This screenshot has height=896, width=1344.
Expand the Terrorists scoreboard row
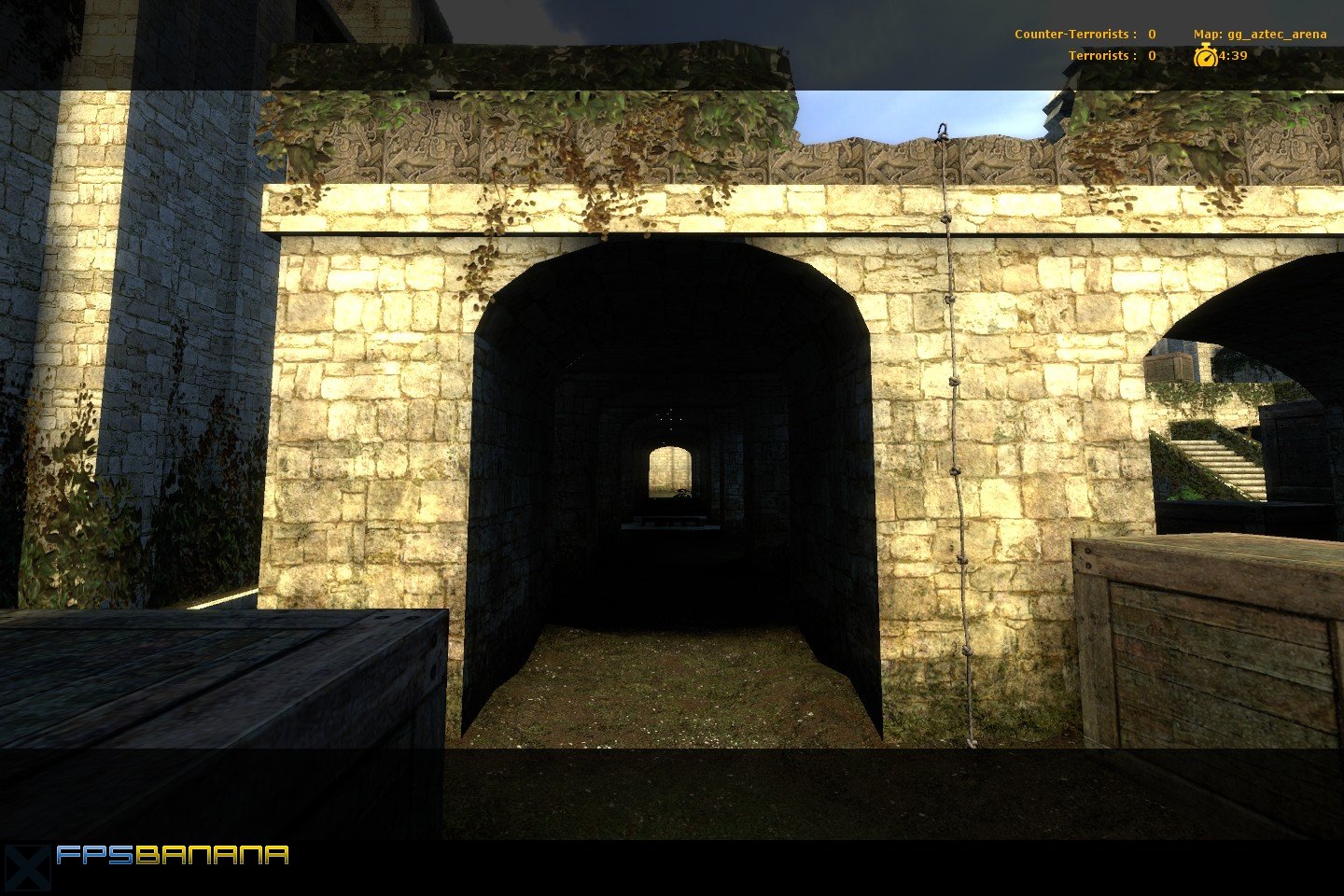[x=1112, y=55]
